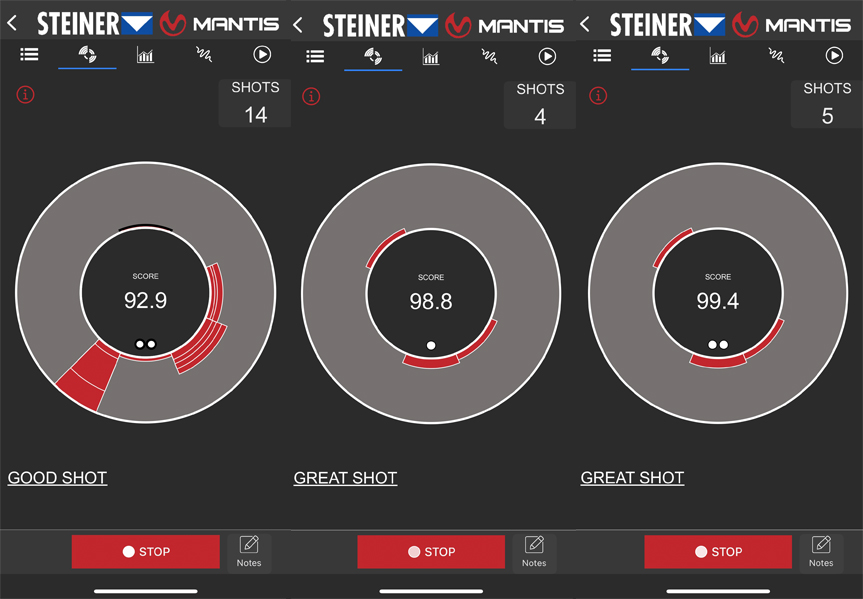Show info for the 4-shot session

click(311, 97)
